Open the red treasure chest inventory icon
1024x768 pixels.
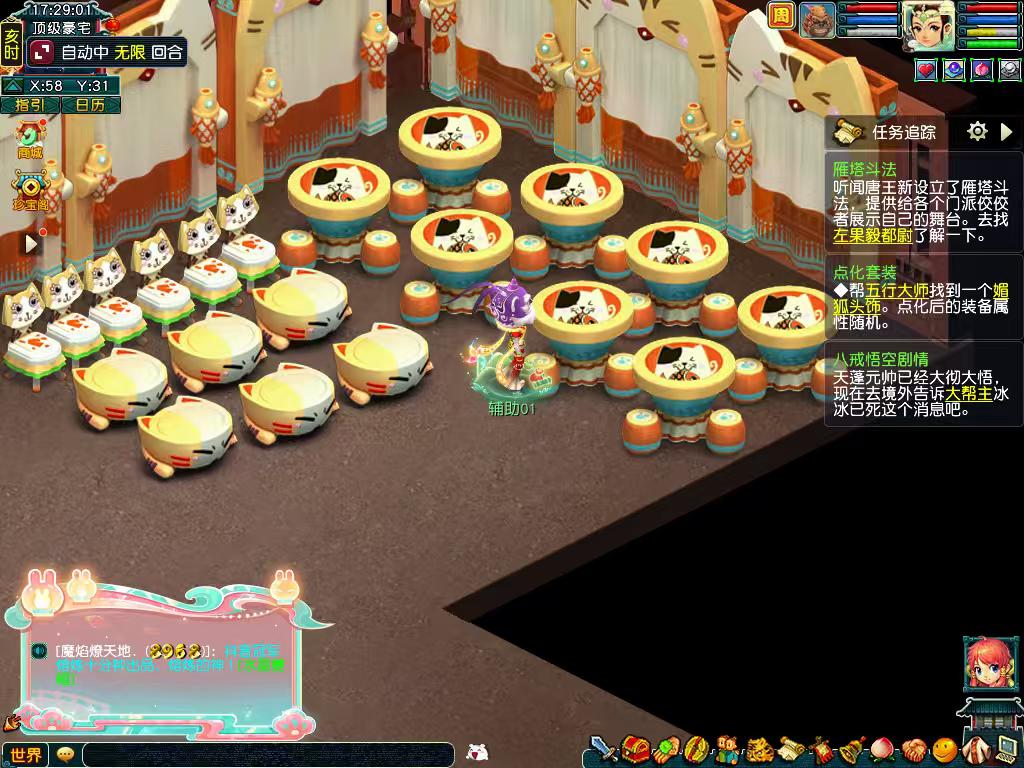tap(634, 749)
